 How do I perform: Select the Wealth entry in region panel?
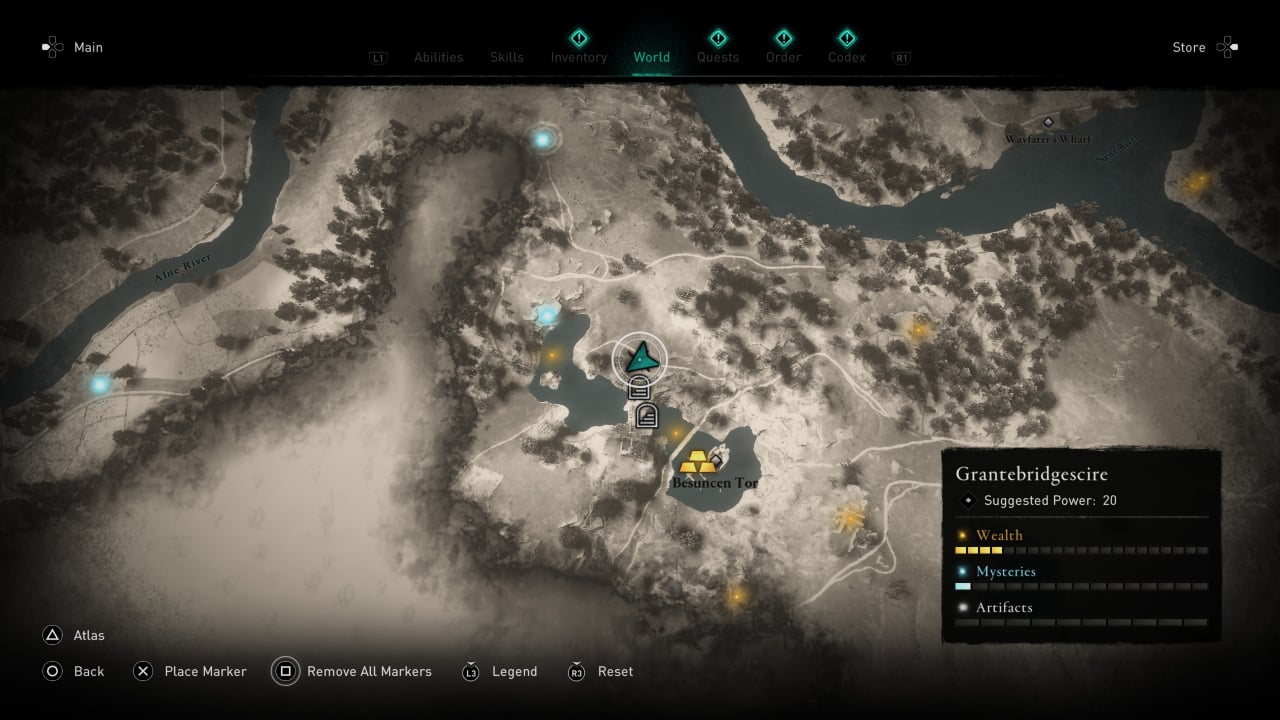(998, 535)
